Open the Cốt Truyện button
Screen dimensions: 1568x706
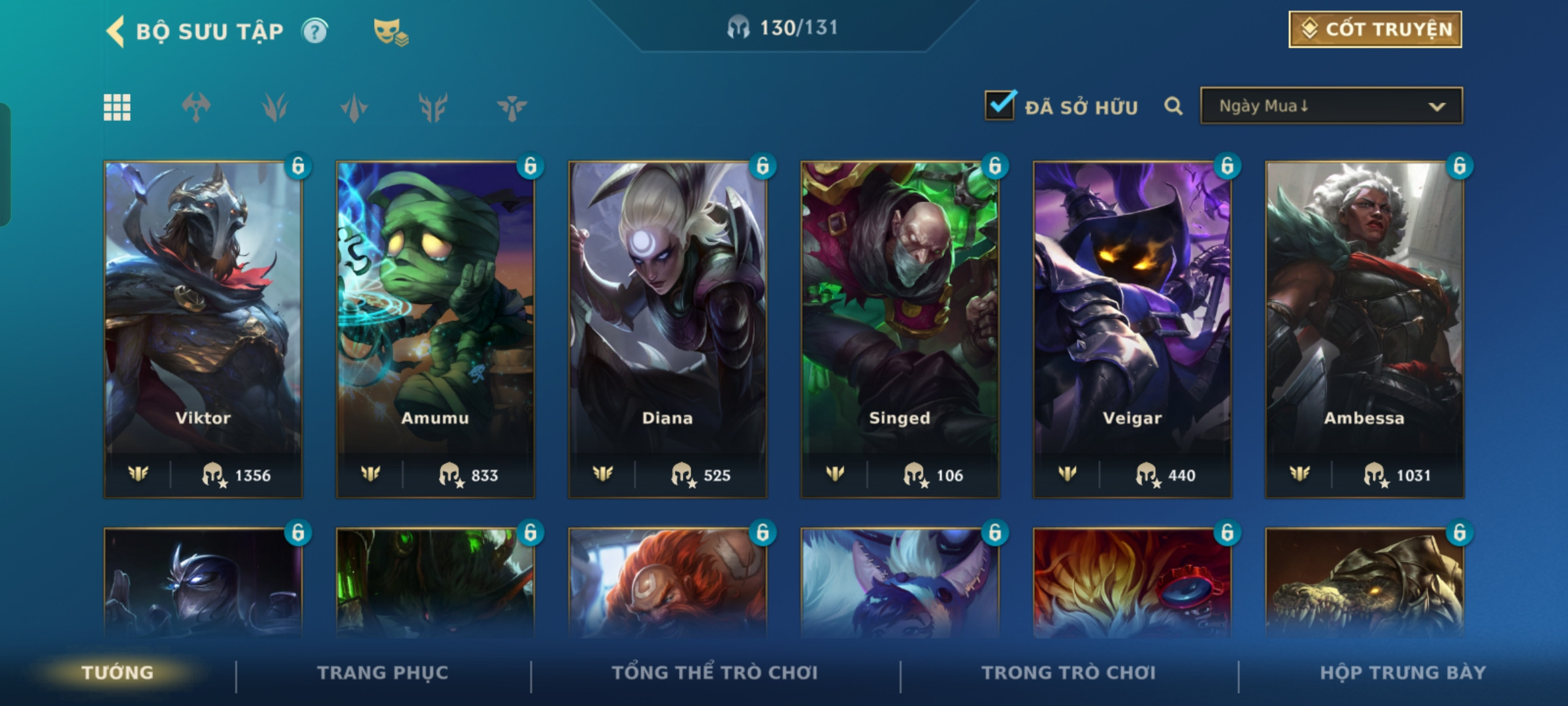click(1375, 29)
